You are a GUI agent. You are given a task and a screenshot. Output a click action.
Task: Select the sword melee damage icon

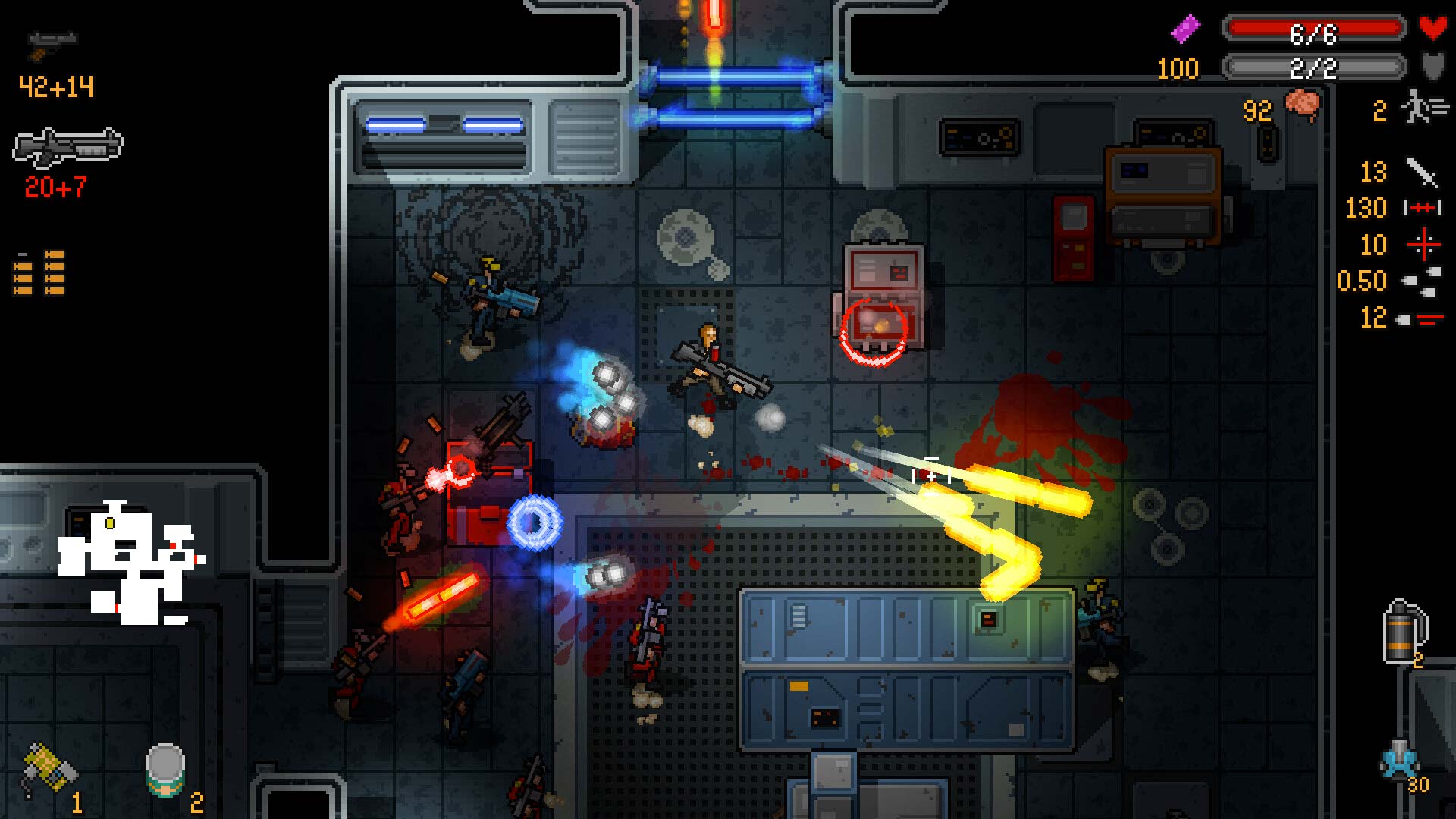tap(1422, 172)
